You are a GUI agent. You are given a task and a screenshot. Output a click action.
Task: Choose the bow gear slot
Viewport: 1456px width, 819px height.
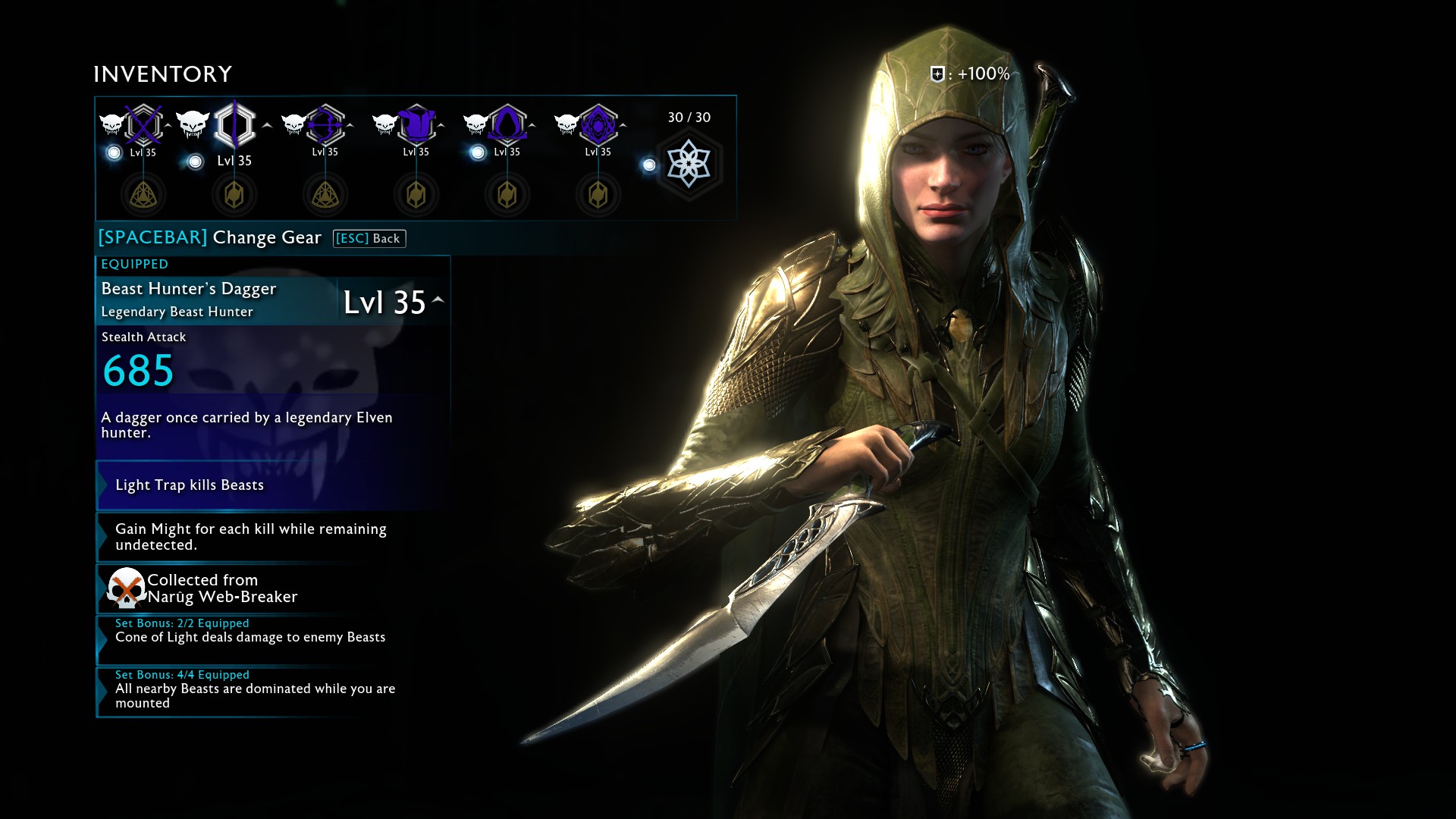(325, 124)
